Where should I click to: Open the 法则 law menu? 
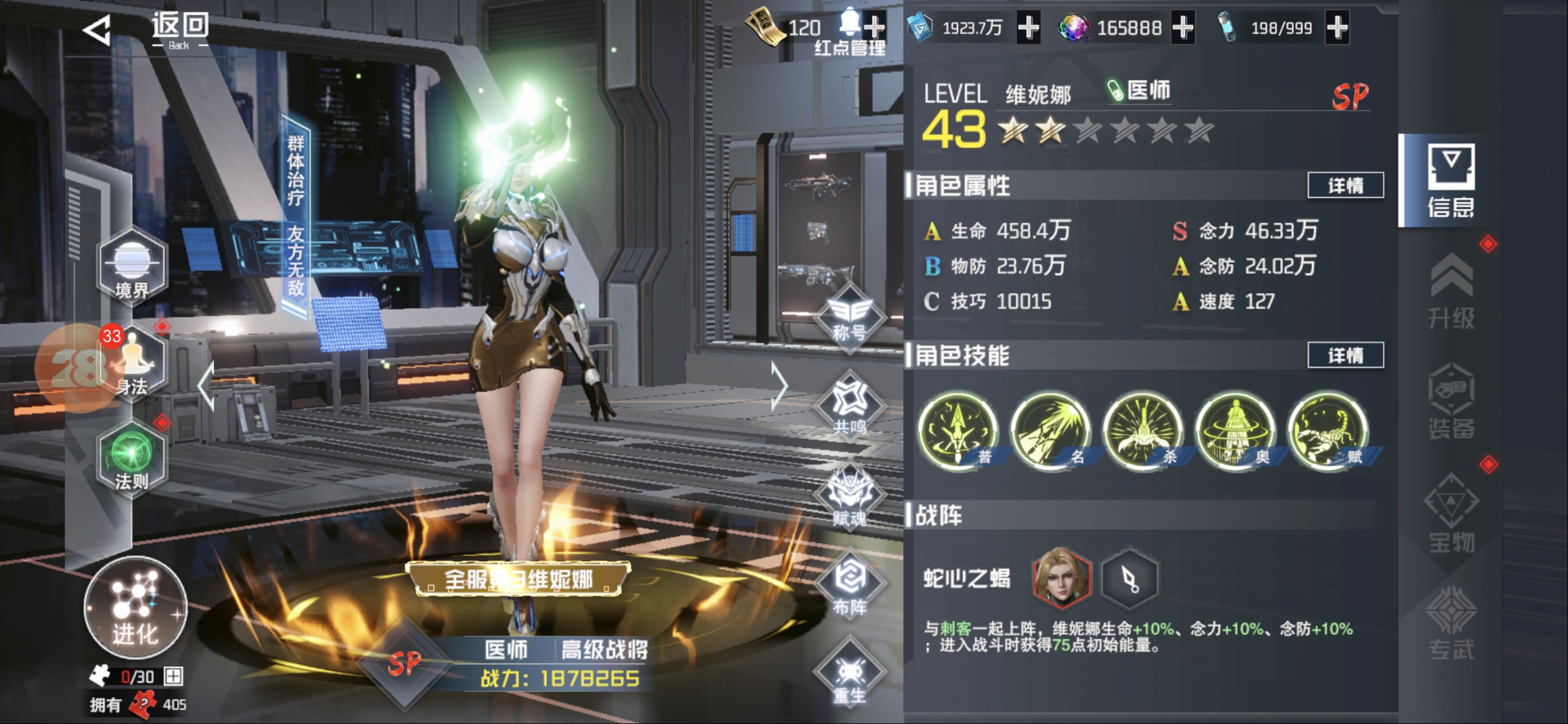[x=131, y=459]
